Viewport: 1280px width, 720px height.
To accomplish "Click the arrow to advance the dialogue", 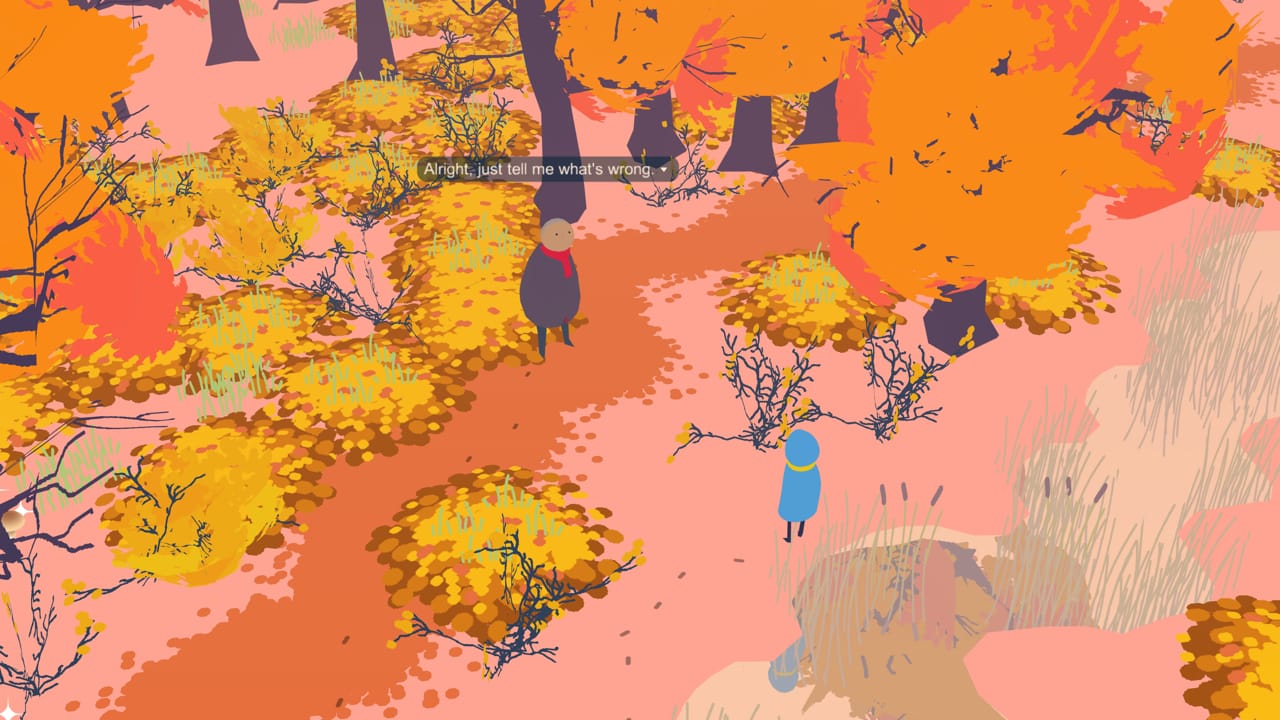I will 663,170.
